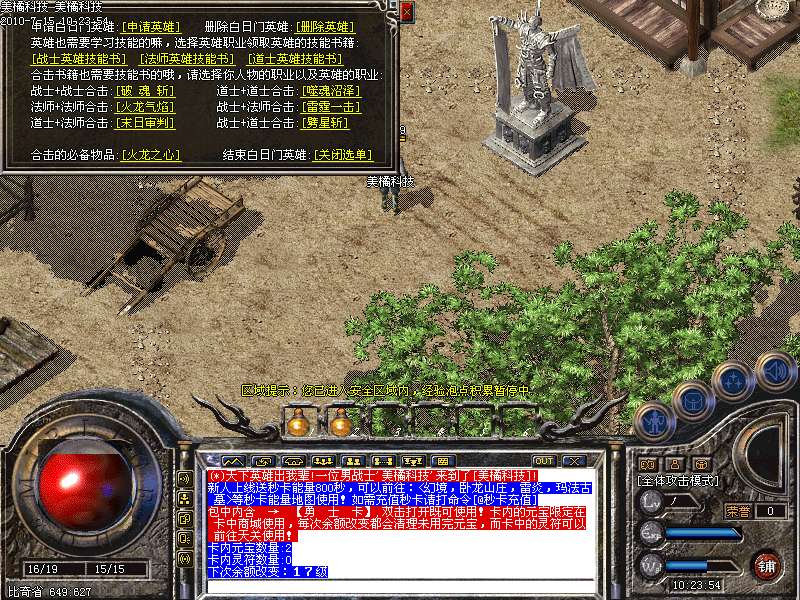
Task: Choose the 劈星斩 combo skill option
Action: tap(326, 123)
